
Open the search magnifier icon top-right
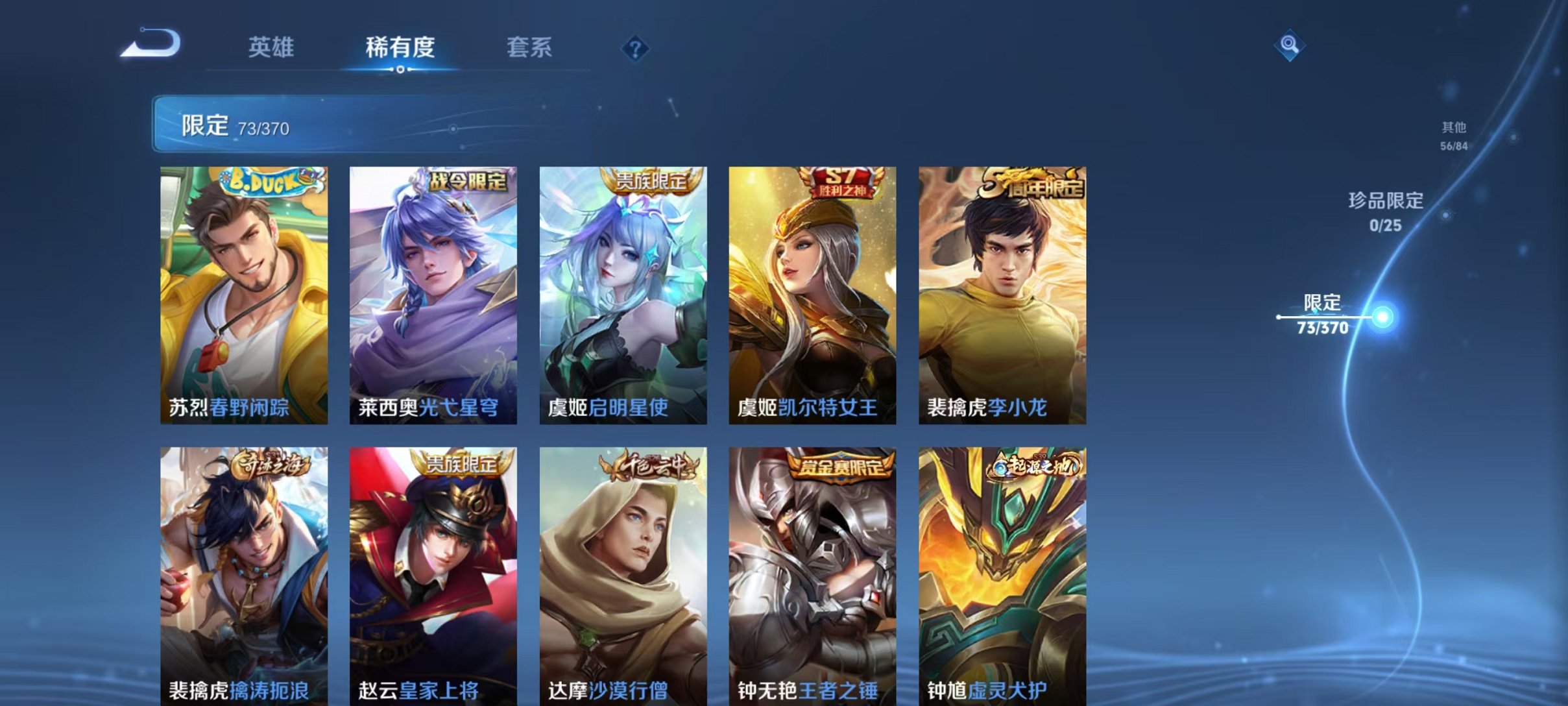point(1288,46)
